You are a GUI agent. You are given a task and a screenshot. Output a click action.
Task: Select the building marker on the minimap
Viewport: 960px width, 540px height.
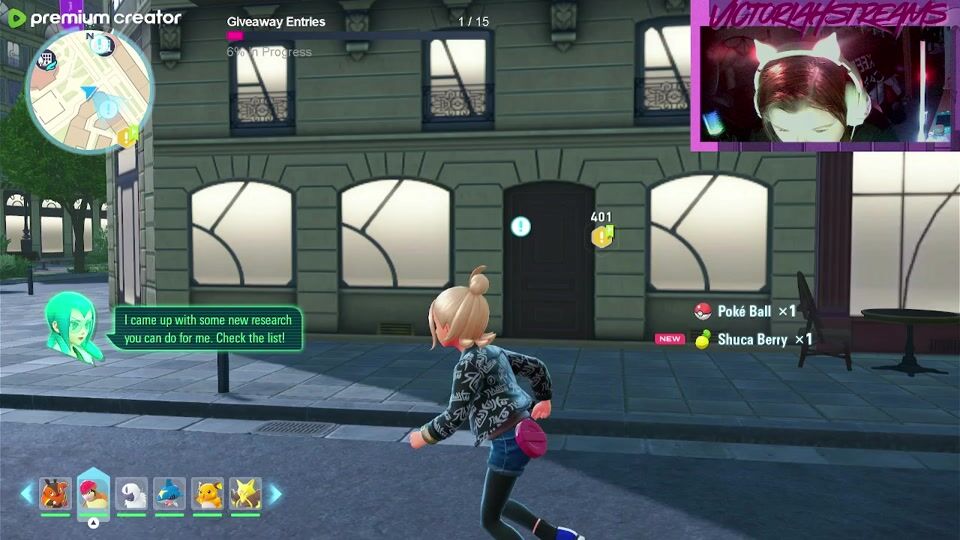pos(45,60)
